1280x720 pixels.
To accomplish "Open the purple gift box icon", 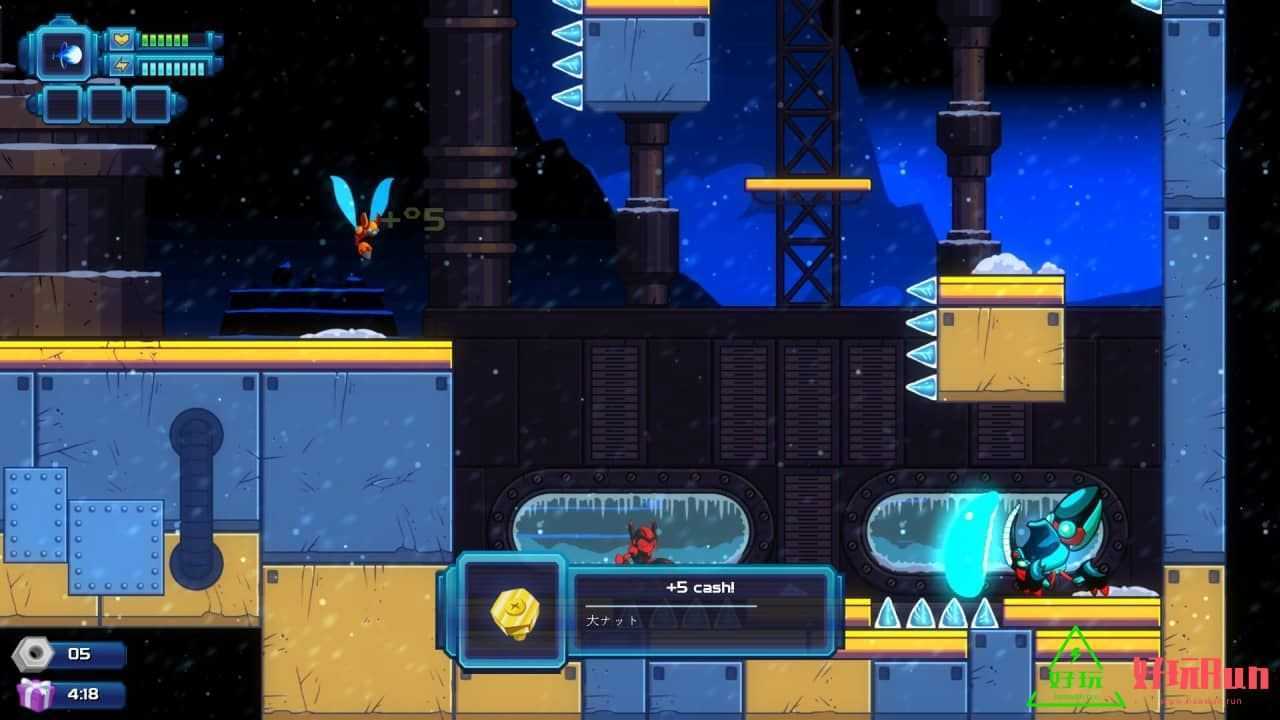I will (x=34, y=693).
